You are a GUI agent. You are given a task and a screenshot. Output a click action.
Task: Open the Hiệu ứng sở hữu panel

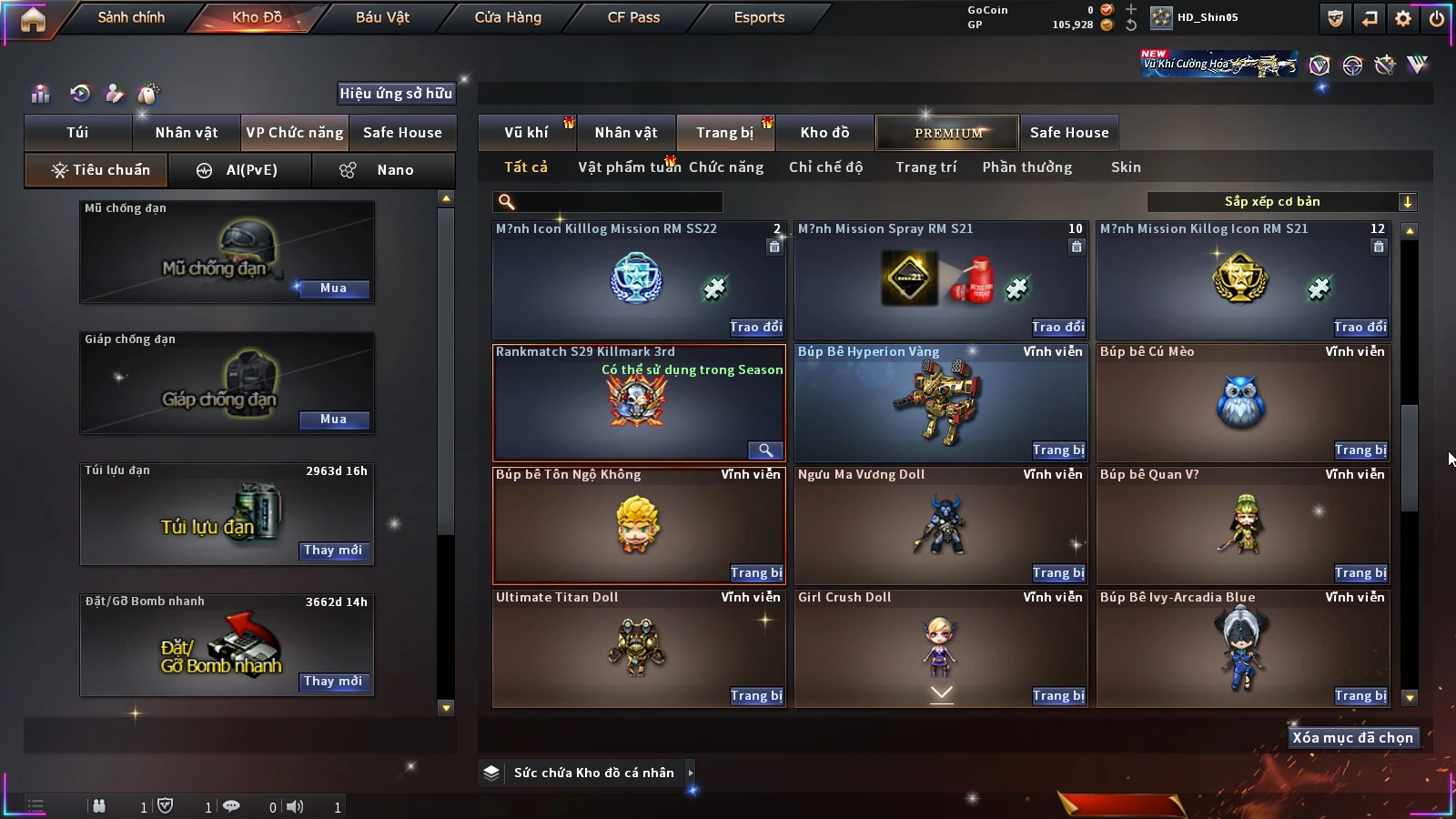pyautogui.click(x=396, y=93)
